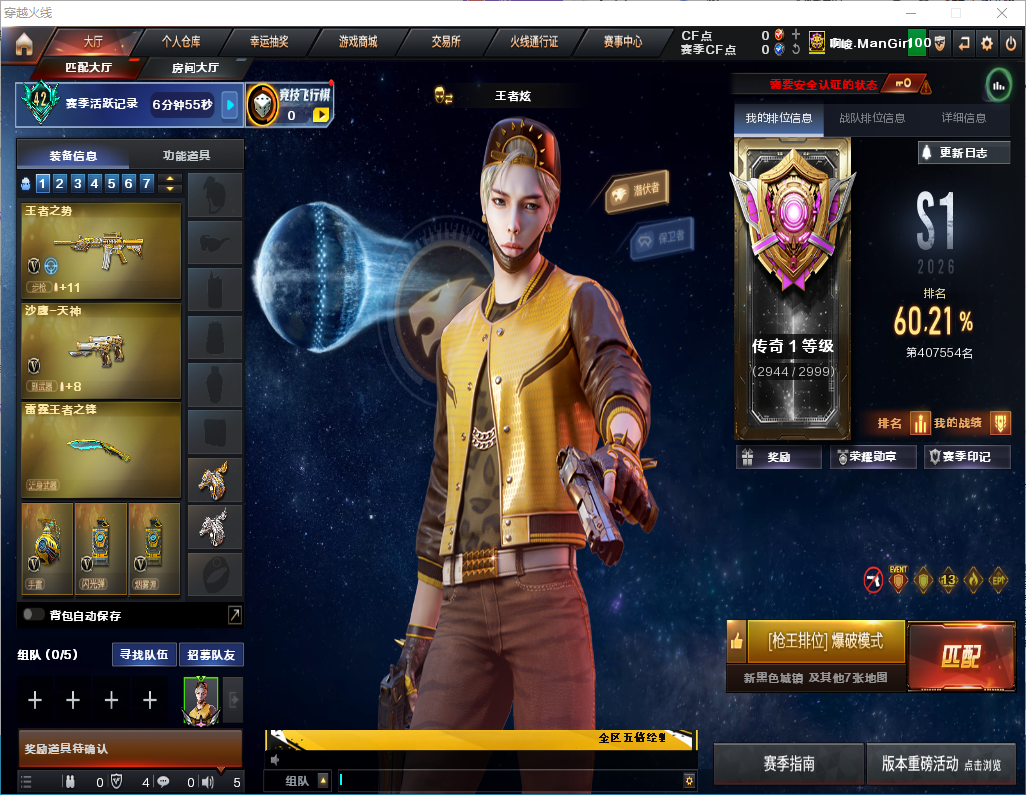Open the 奖励 rewards panel
The height and width of the screenshot is (795, 1026).
pos(779,457)
